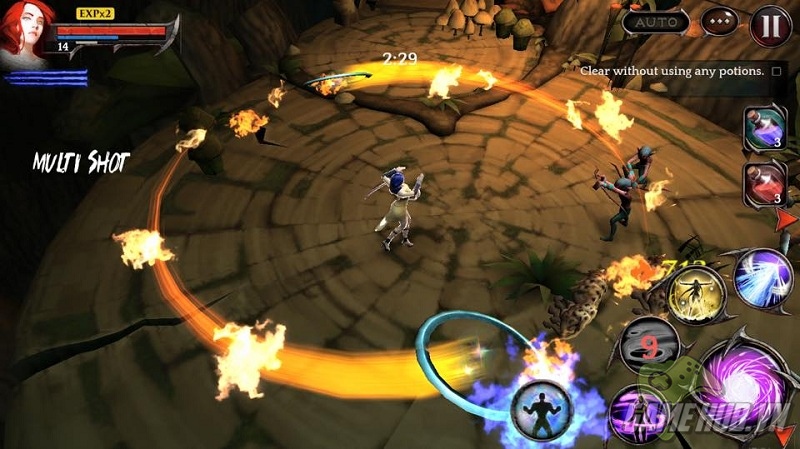Image resolution: width=800 pixels, height=449 pixels.
Task: Select the red-haired character portrait
Action: coord(27,30)
